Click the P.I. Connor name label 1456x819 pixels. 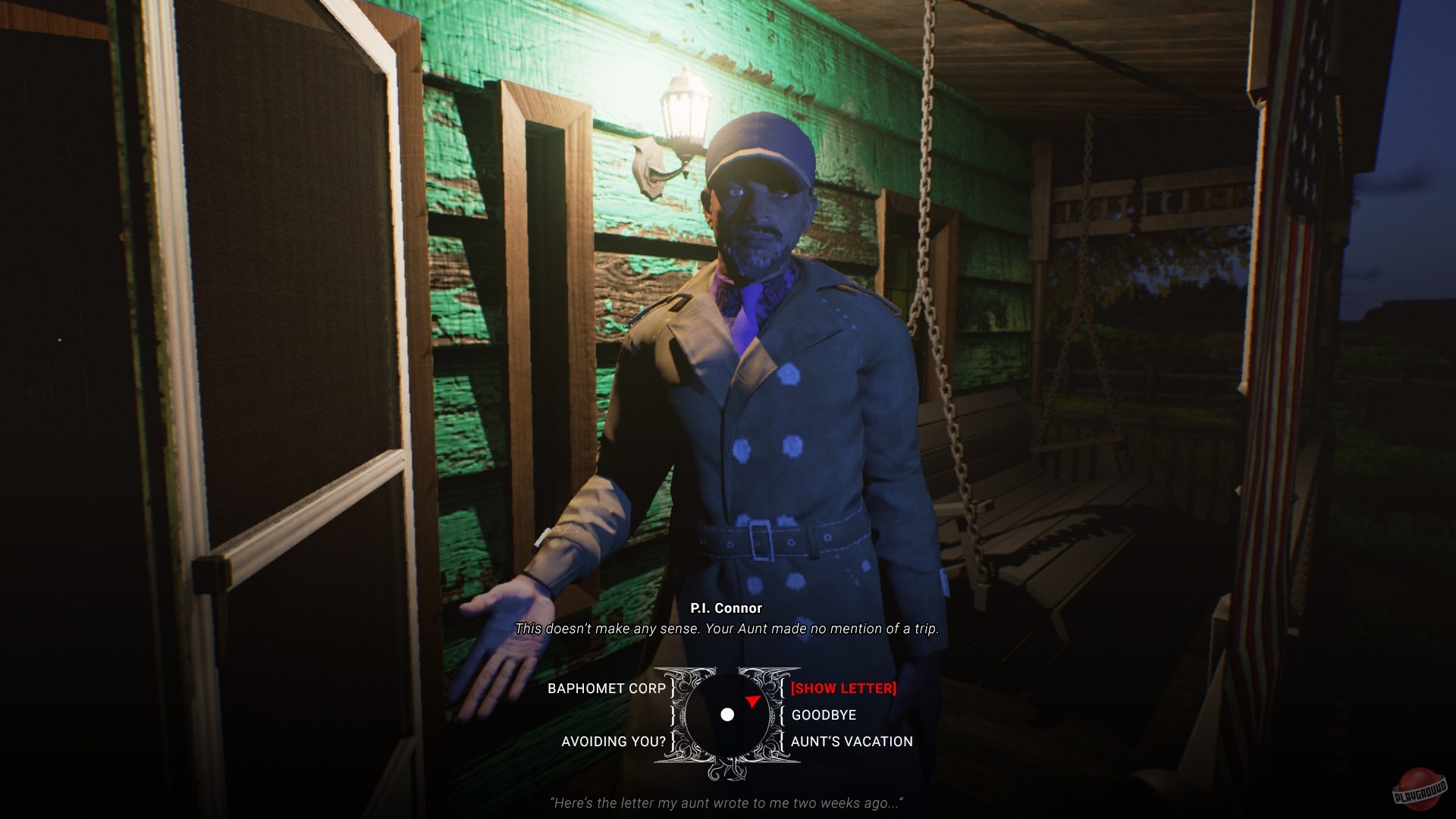tap(726, 607)
